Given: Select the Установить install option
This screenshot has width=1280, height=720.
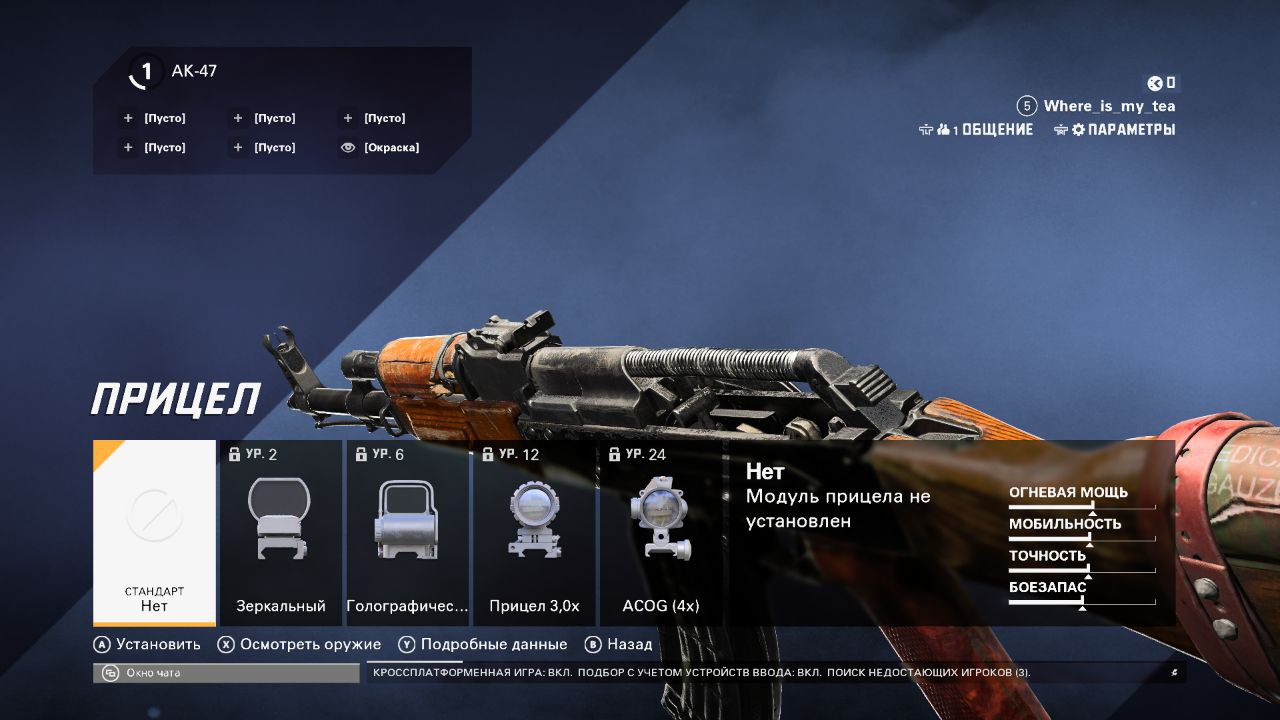Looking at the screenshot, I should click(x=147, y=645).
